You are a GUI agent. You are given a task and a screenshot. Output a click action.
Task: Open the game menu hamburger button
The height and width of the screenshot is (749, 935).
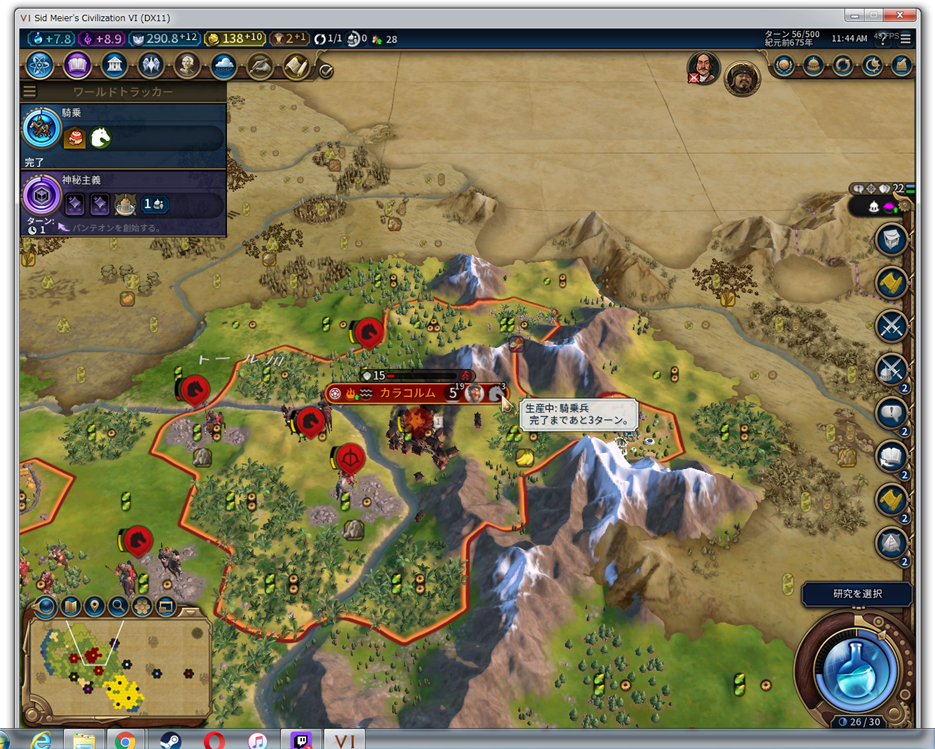click(907, 39)
